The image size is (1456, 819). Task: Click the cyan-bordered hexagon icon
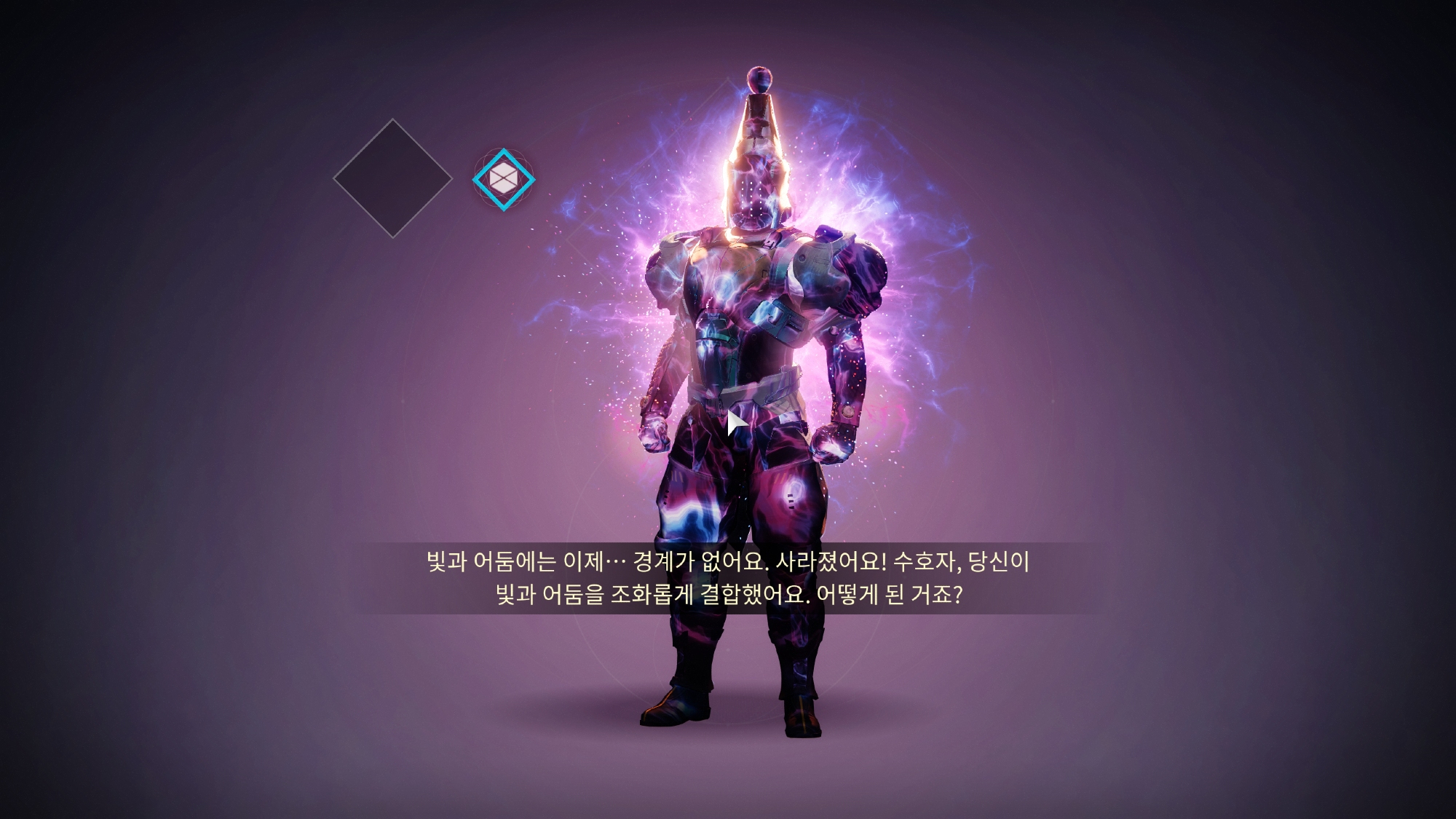(503, 179)
